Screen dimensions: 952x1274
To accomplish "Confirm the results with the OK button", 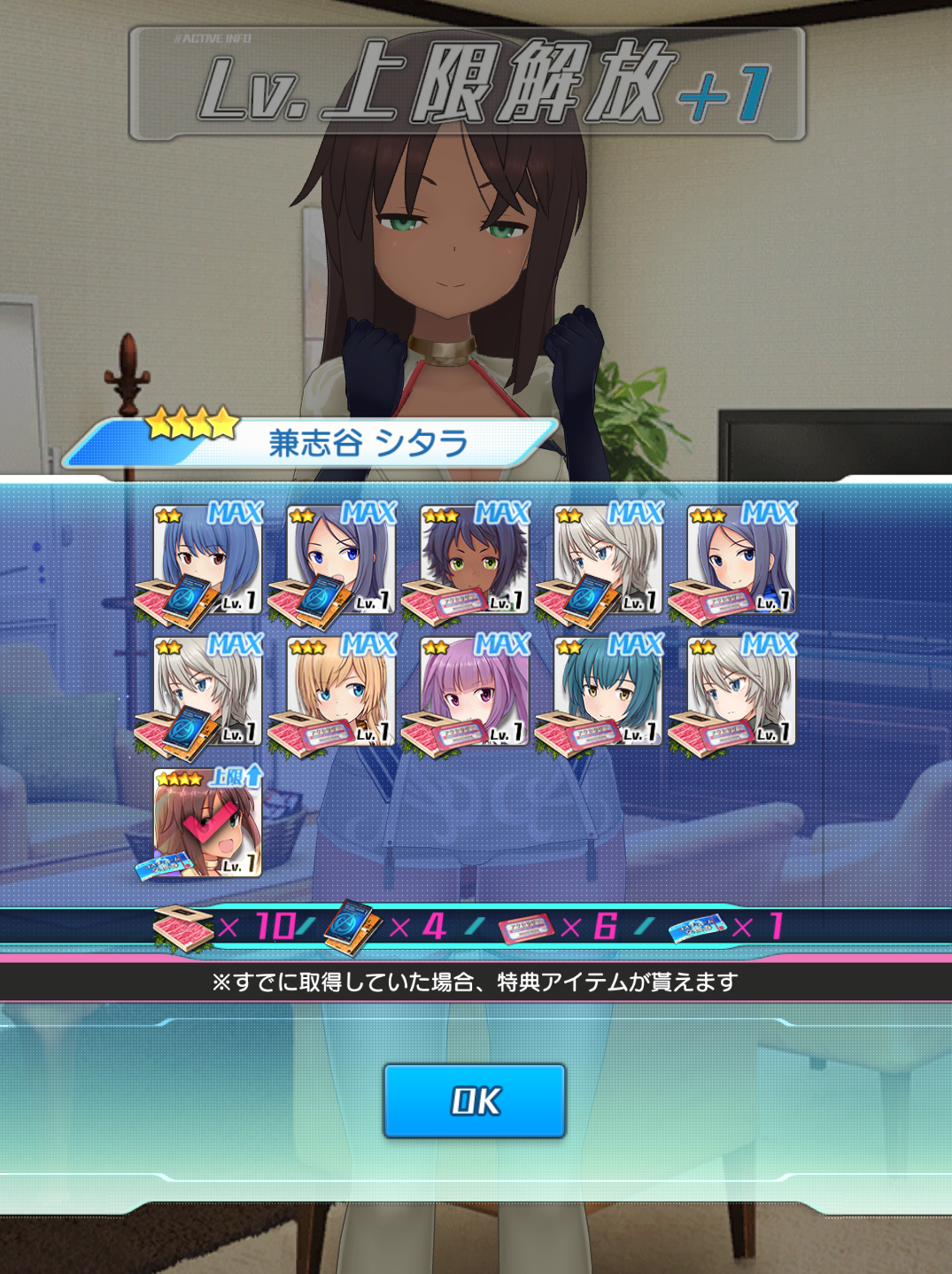I will 474,1101.
